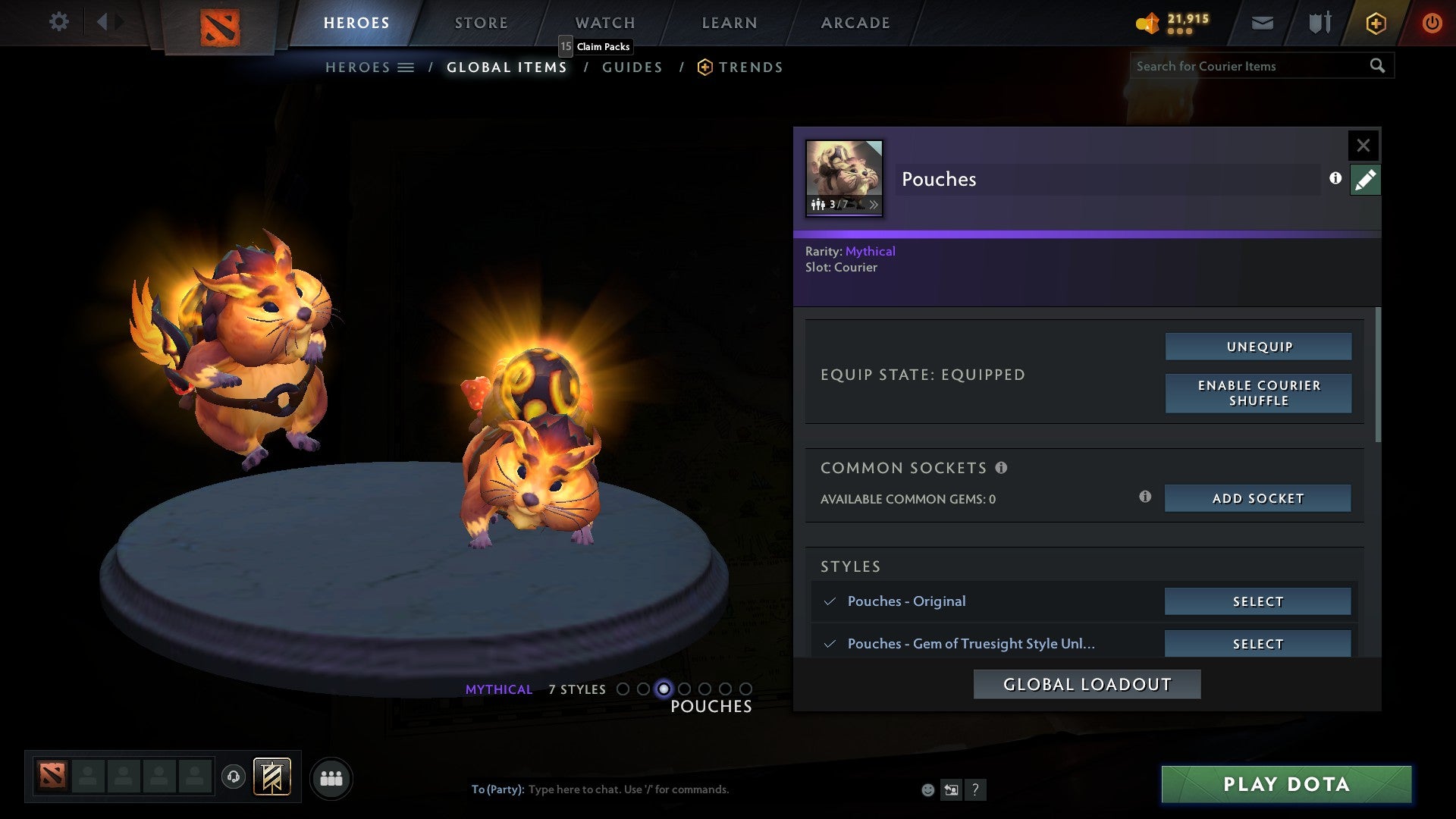Open the chat help question mark icon
Image resolution: width=1456 pixels, height=819 pixels.
click(x=975, y=789)
